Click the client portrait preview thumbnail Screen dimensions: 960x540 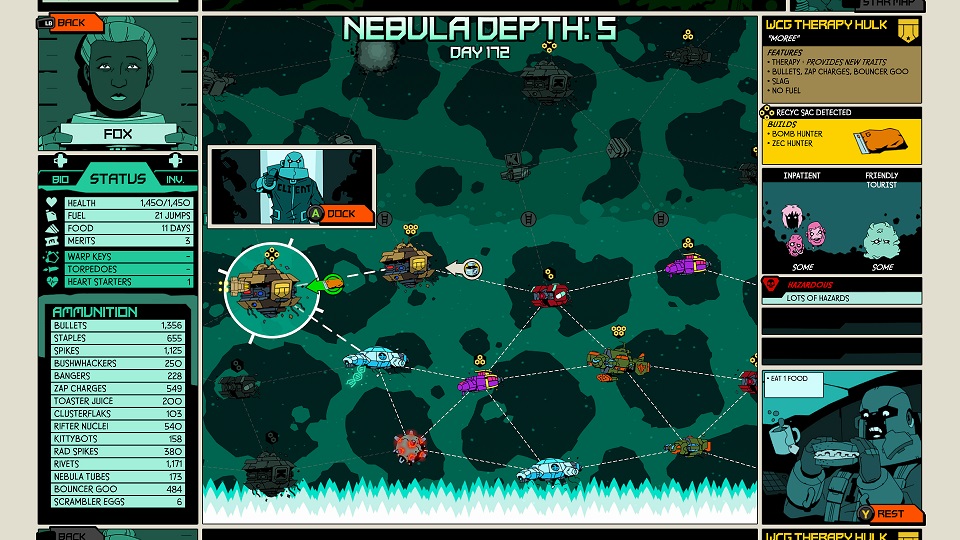(x=290, y=185)
